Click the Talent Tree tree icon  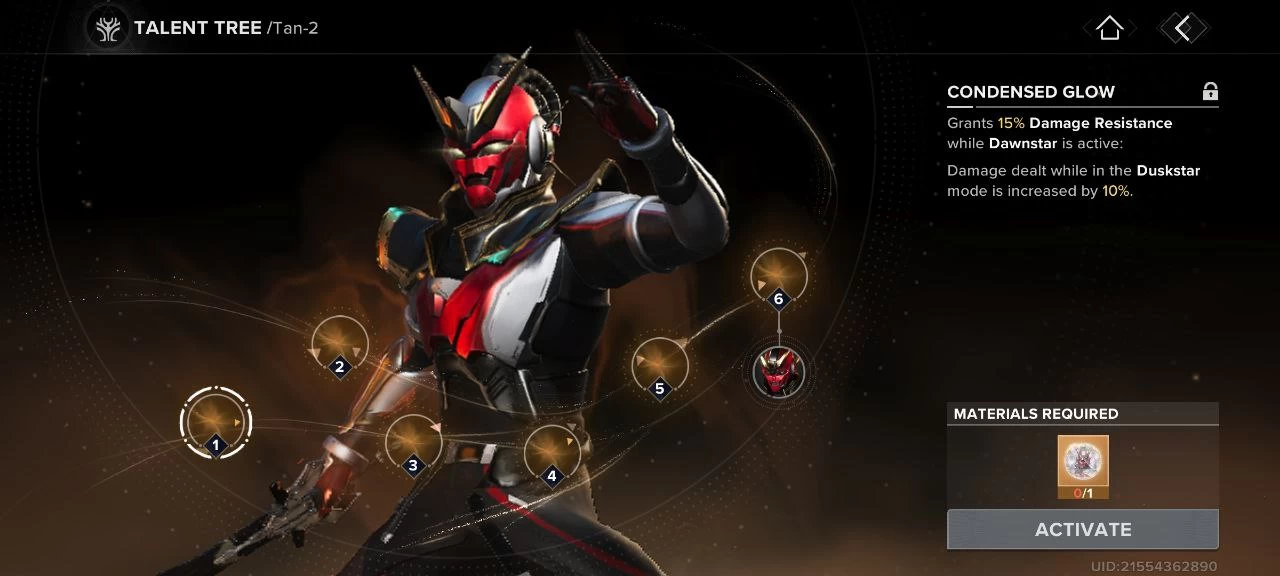pos(106,28)
